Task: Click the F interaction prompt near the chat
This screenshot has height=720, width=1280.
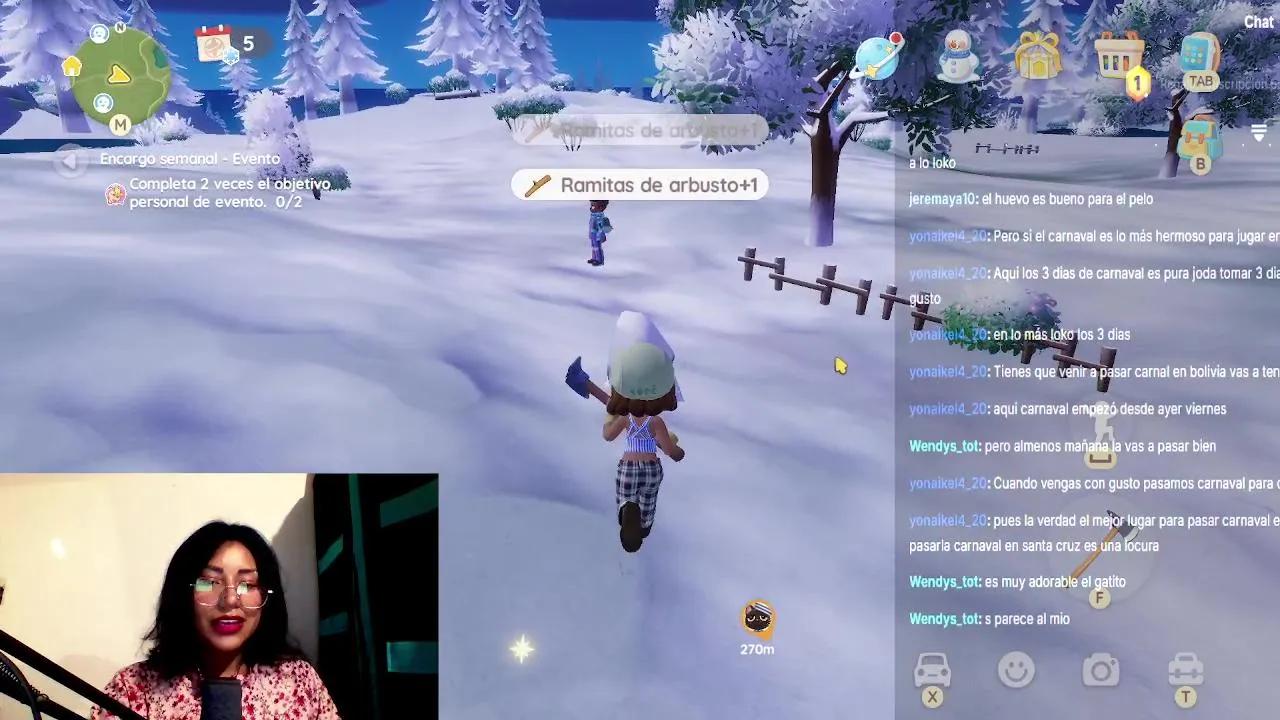Action: click(x=1099, y=597)
